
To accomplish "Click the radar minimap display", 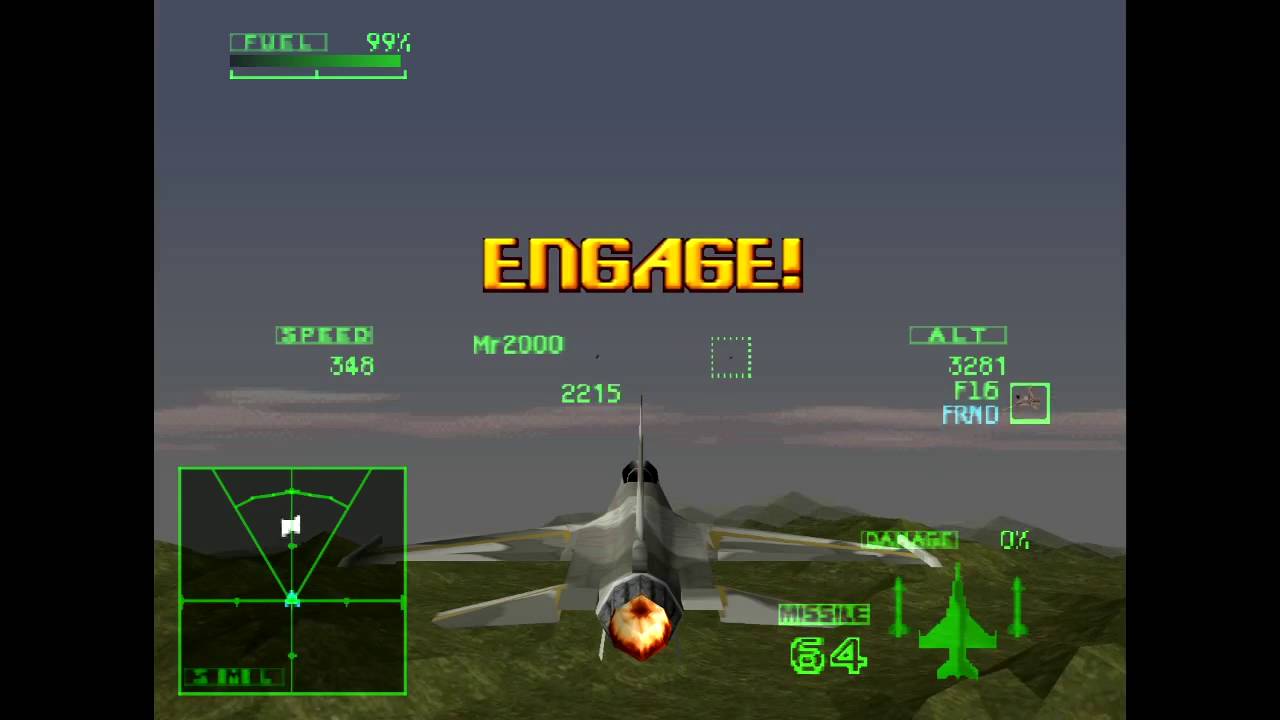I will coord(292,580).
